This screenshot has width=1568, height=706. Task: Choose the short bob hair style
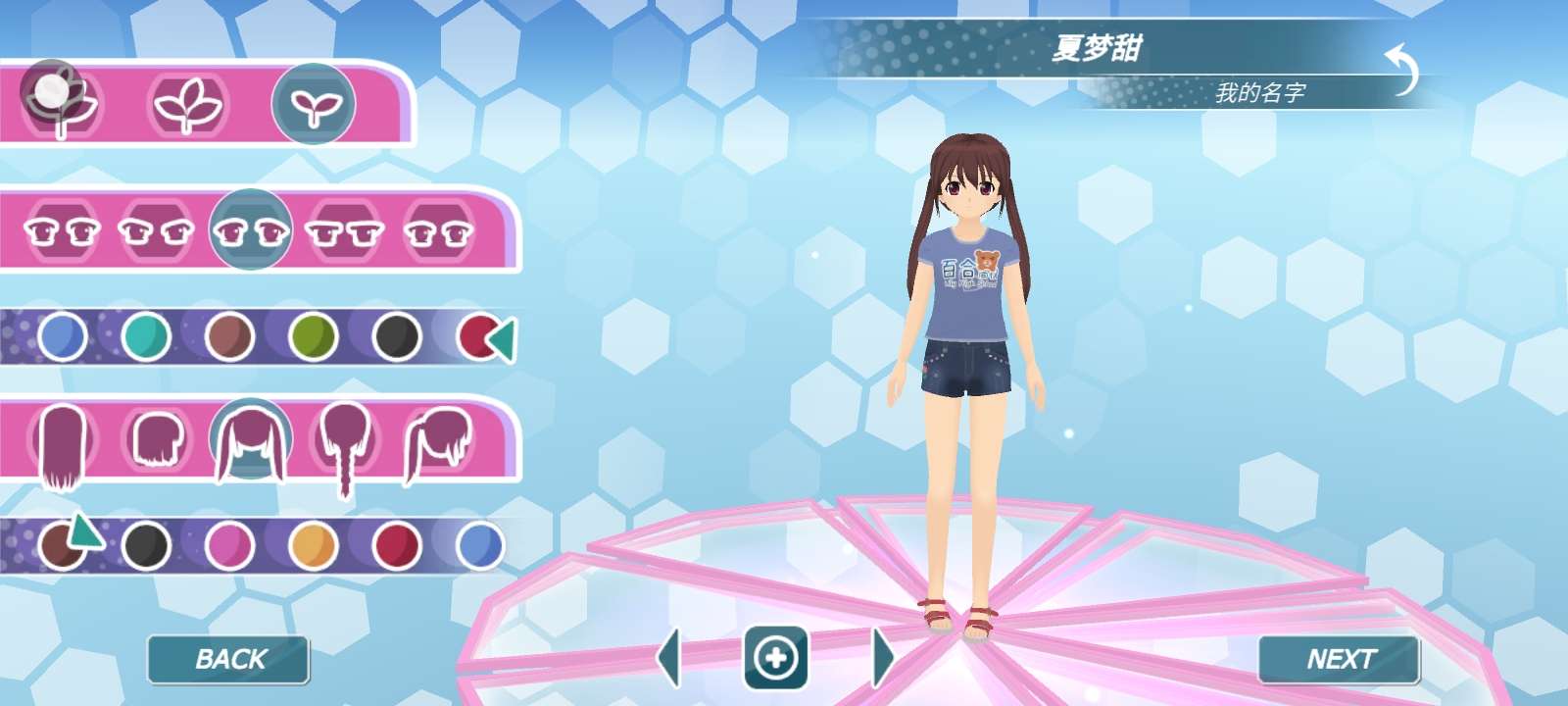[x=158, y=439]
